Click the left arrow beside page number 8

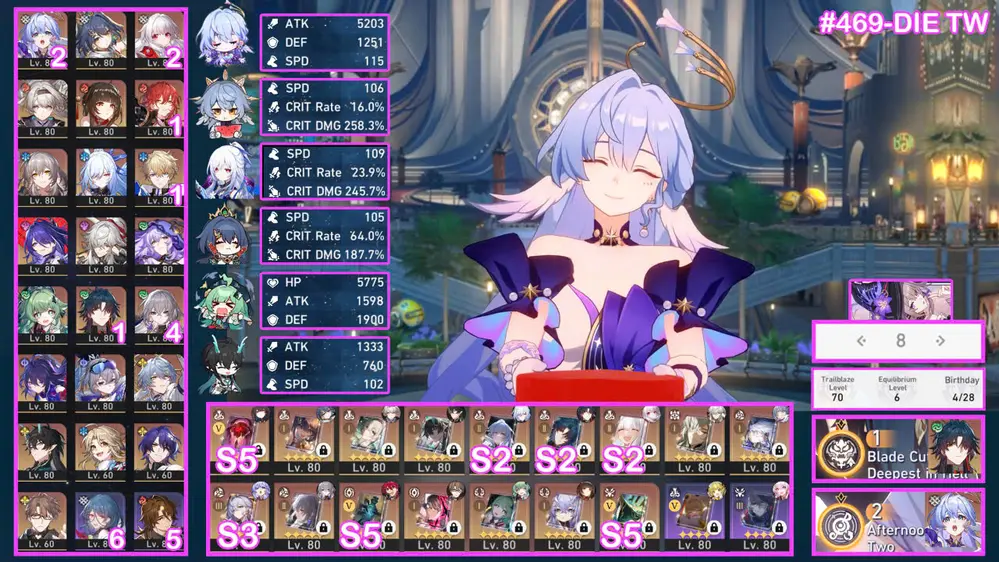[860, 341]
